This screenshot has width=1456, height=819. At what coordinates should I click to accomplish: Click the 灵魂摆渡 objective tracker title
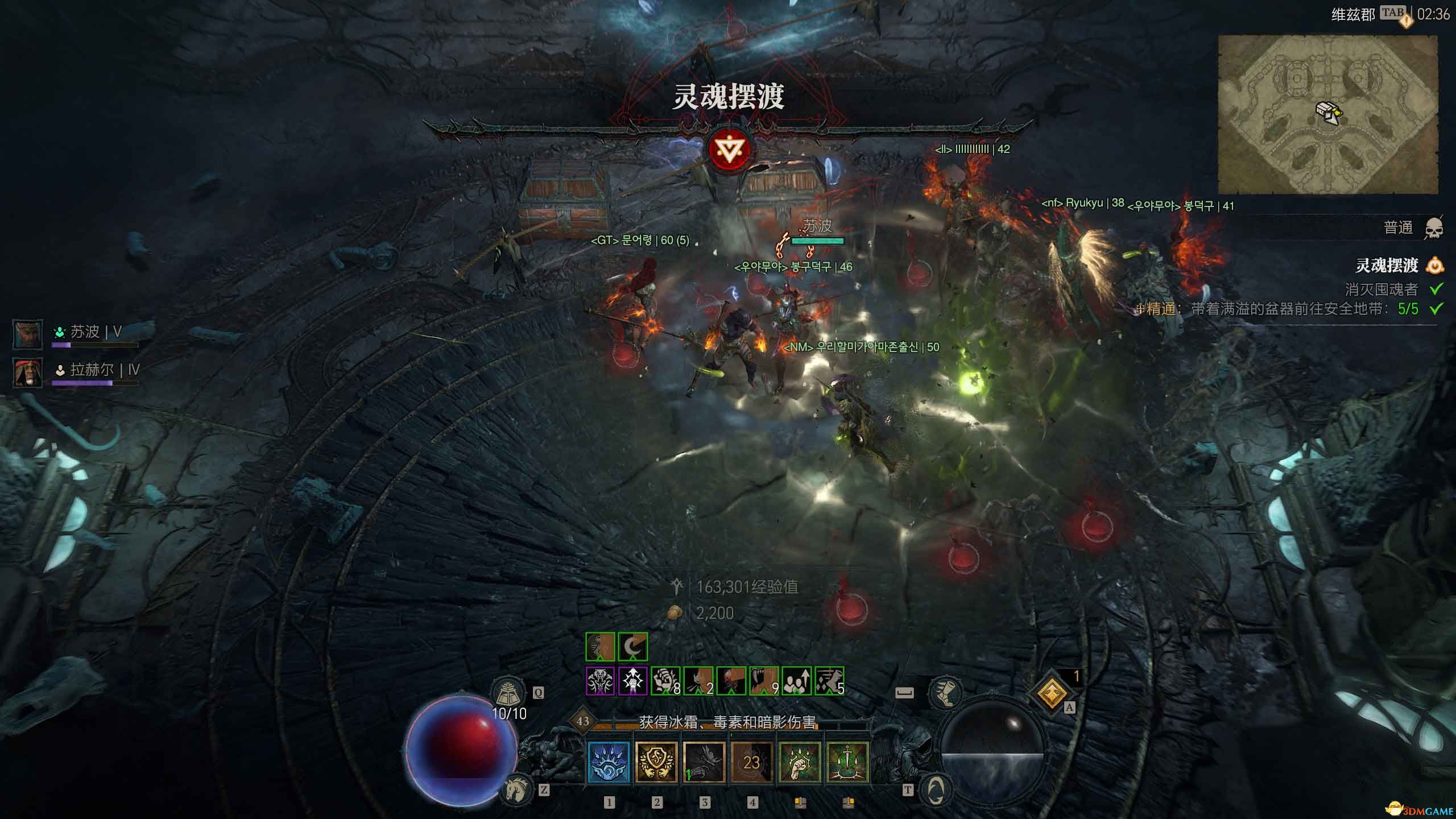[1387, 266]
